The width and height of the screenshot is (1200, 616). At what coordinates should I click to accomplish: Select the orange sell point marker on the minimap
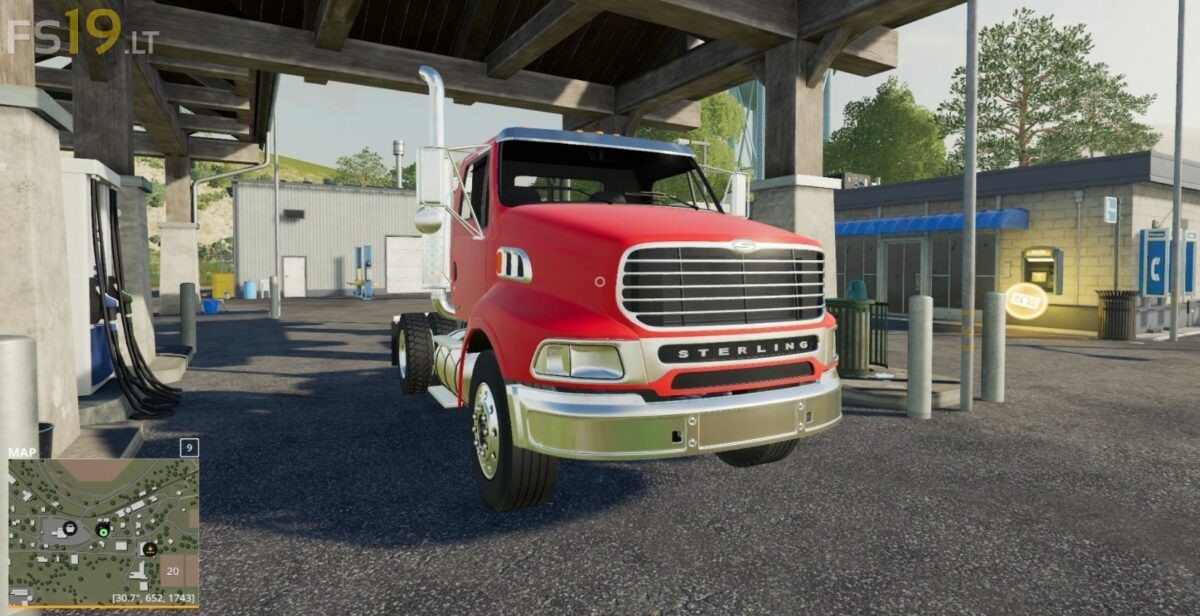point(149,548)
